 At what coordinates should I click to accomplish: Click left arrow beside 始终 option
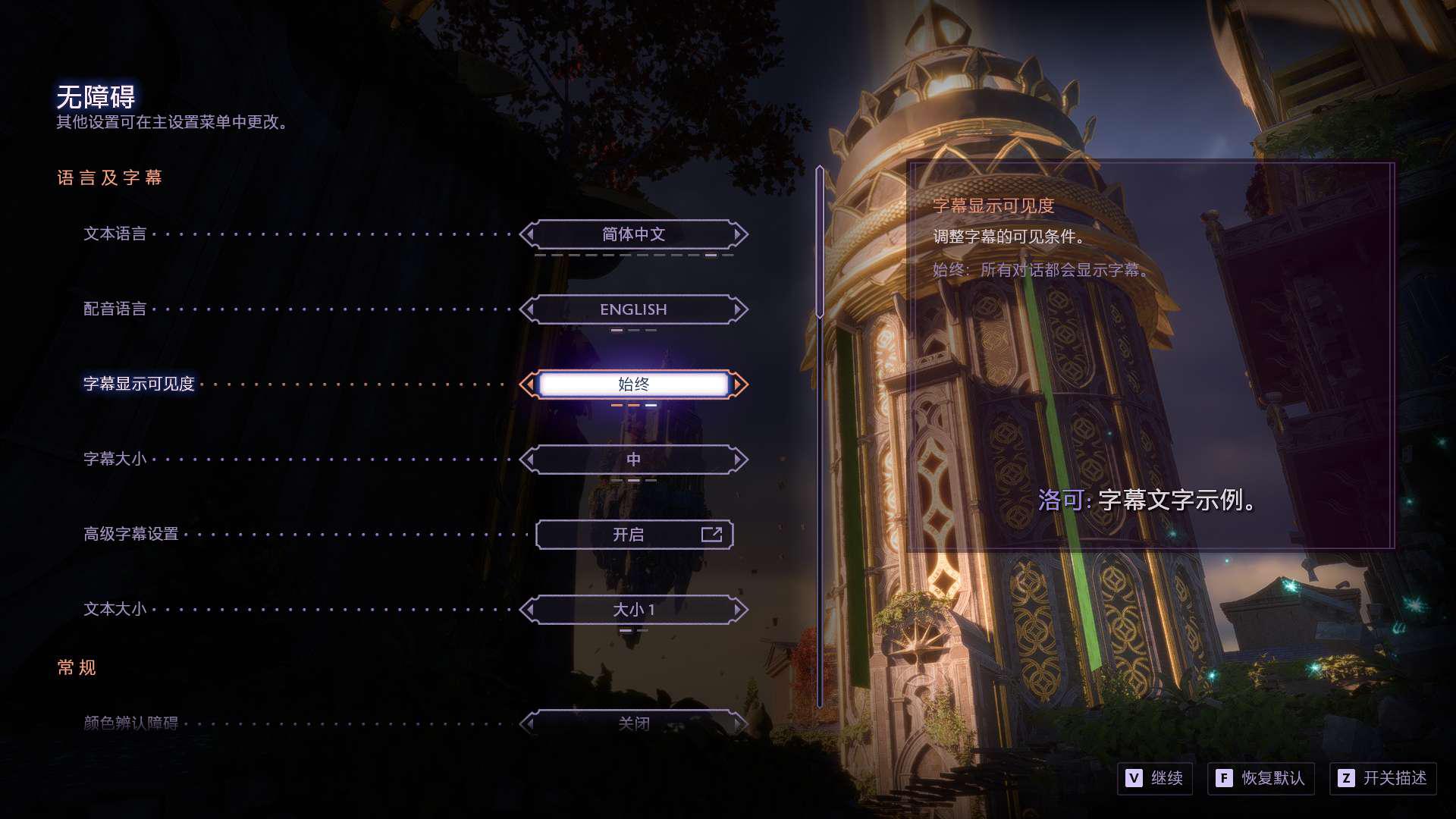pyautogui.click(x=529, y=384)
